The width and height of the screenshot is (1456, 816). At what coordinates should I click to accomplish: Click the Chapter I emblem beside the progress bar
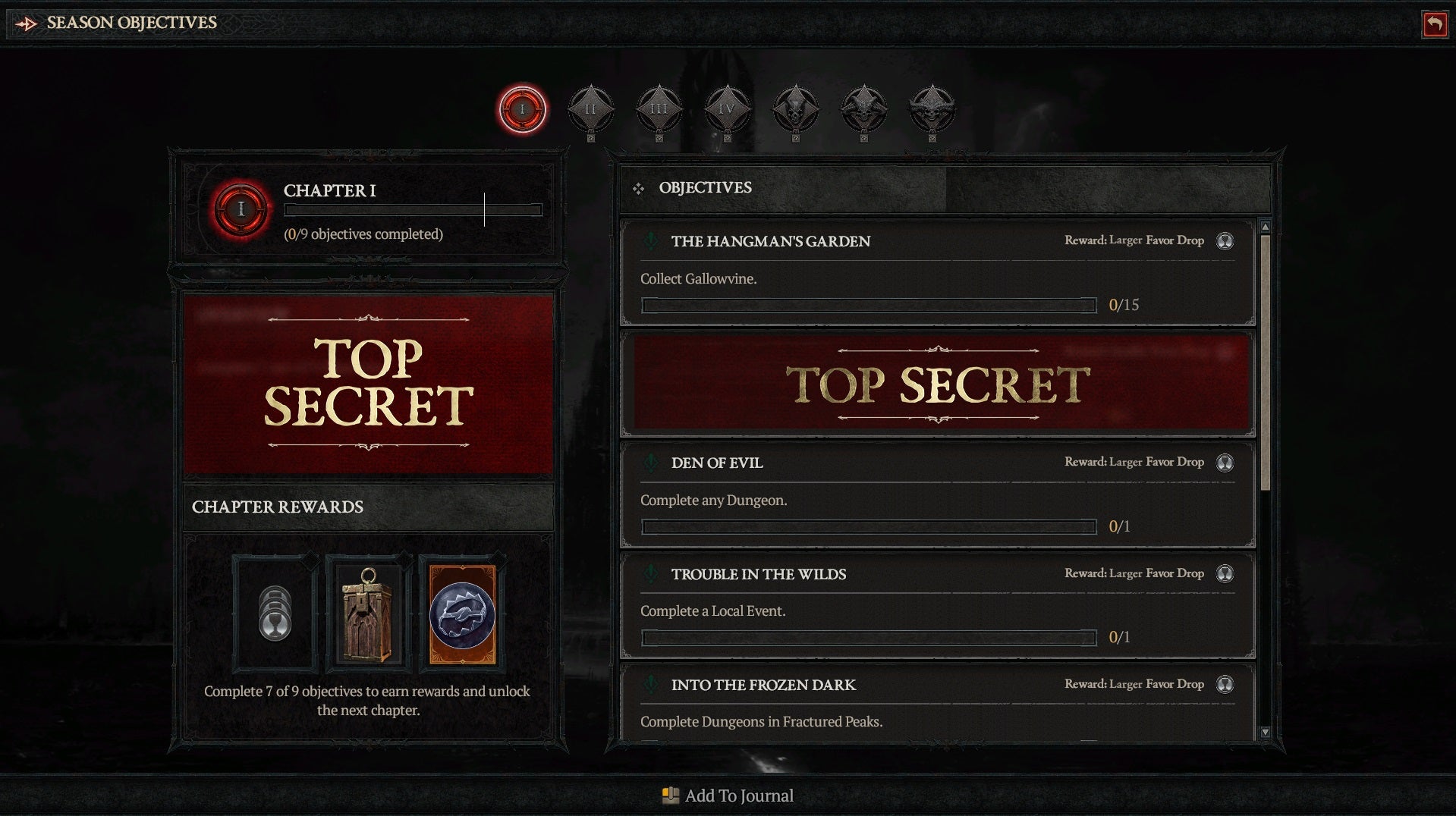pyautogui.click(x=240, y=209)
